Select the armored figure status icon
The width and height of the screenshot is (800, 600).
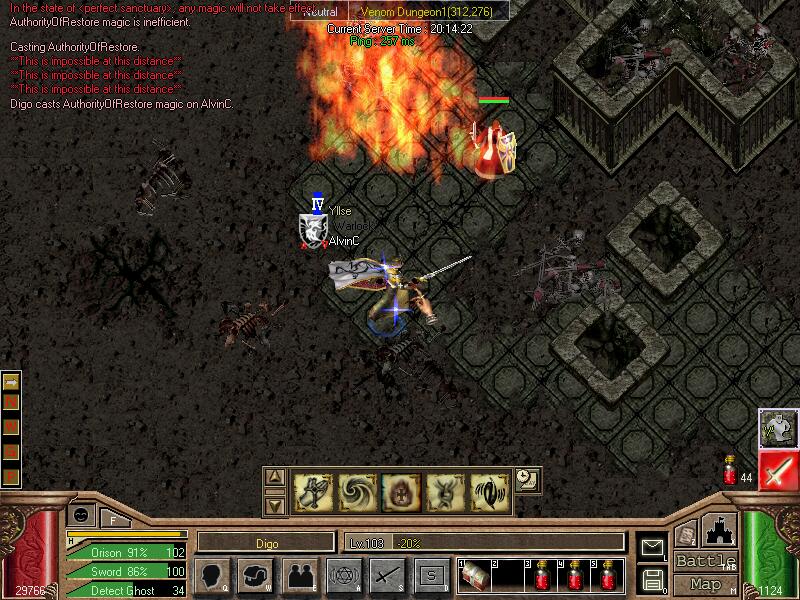tap(777, 428)
